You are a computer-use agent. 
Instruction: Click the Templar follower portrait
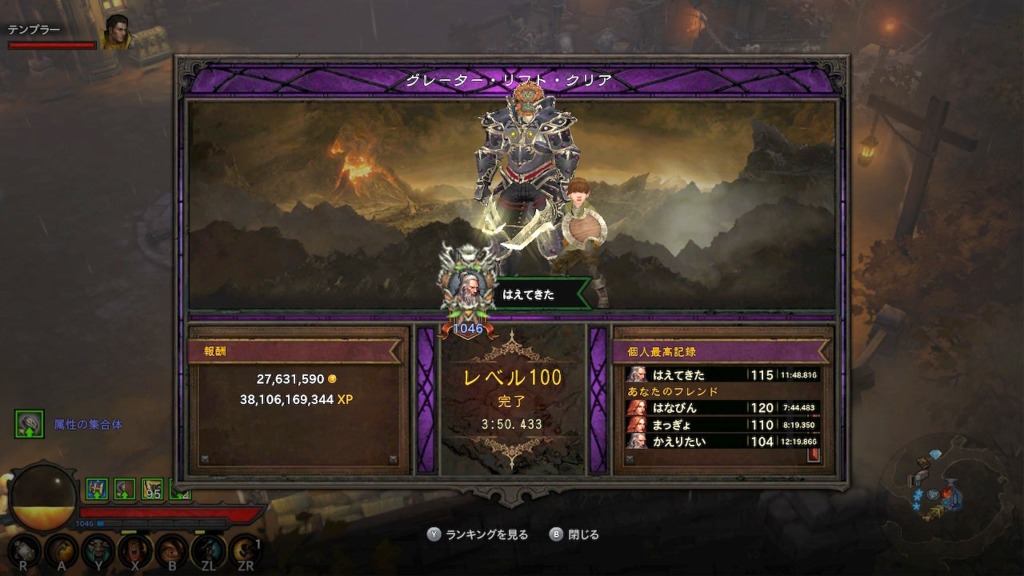[x=117, y=33]
